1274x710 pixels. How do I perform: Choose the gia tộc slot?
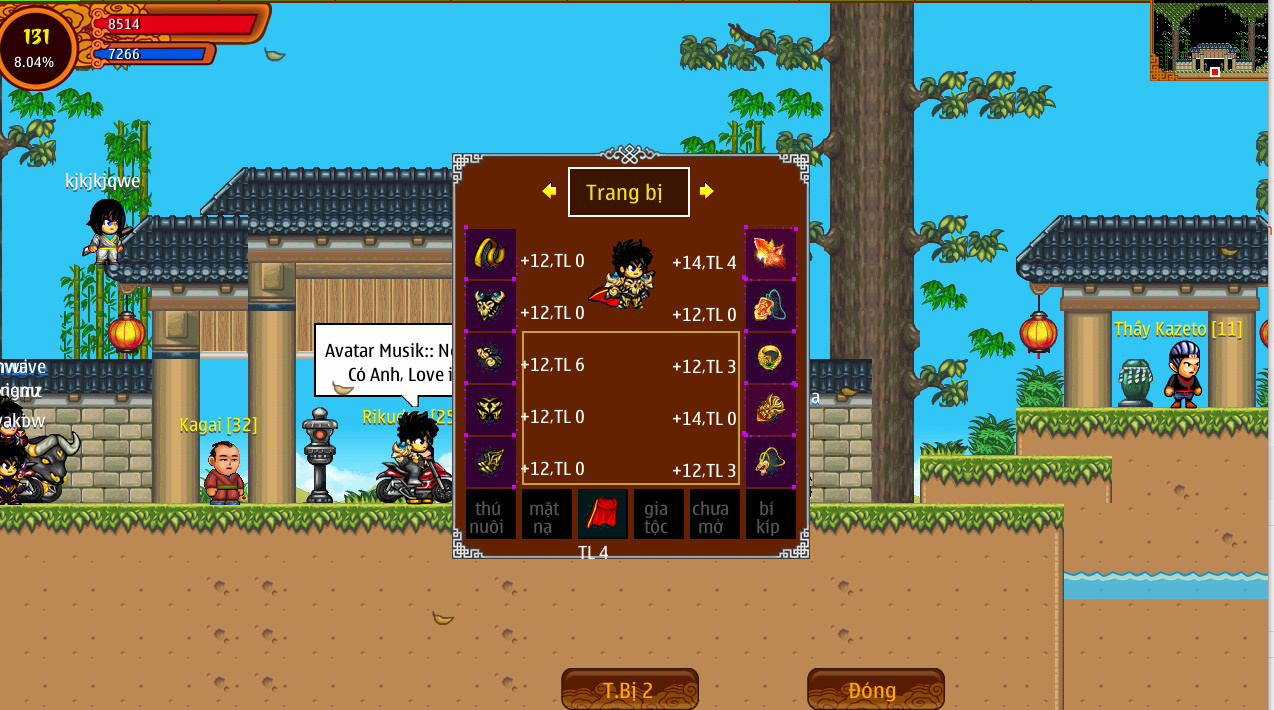(x=658, y=514)
